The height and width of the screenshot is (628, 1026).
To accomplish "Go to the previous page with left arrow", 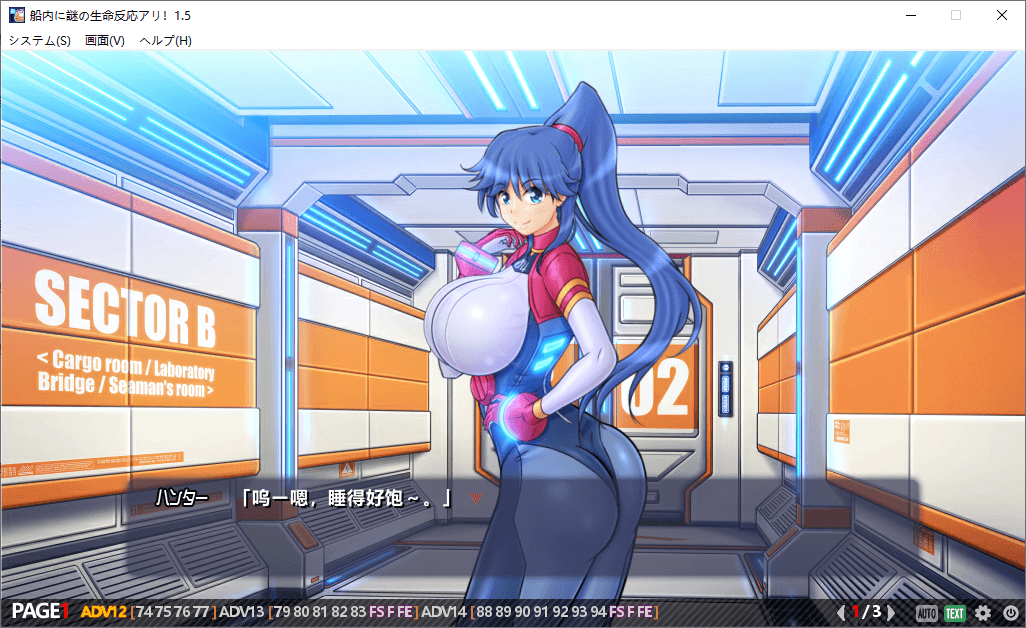I will coord(841,612).
